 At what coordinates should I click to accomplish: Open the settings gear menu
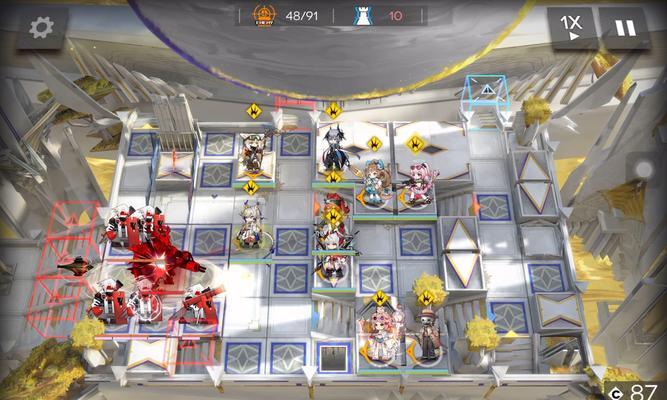coord(41,28)
